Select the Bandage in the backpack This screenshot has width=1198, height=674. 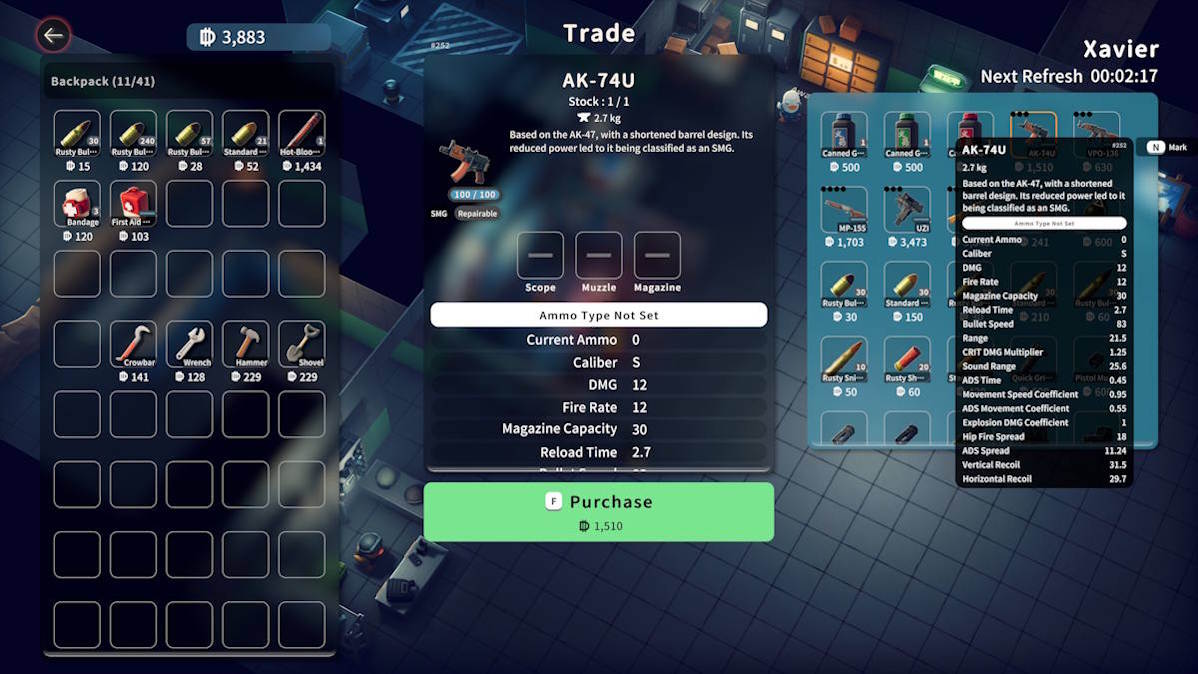pos(77,204)
